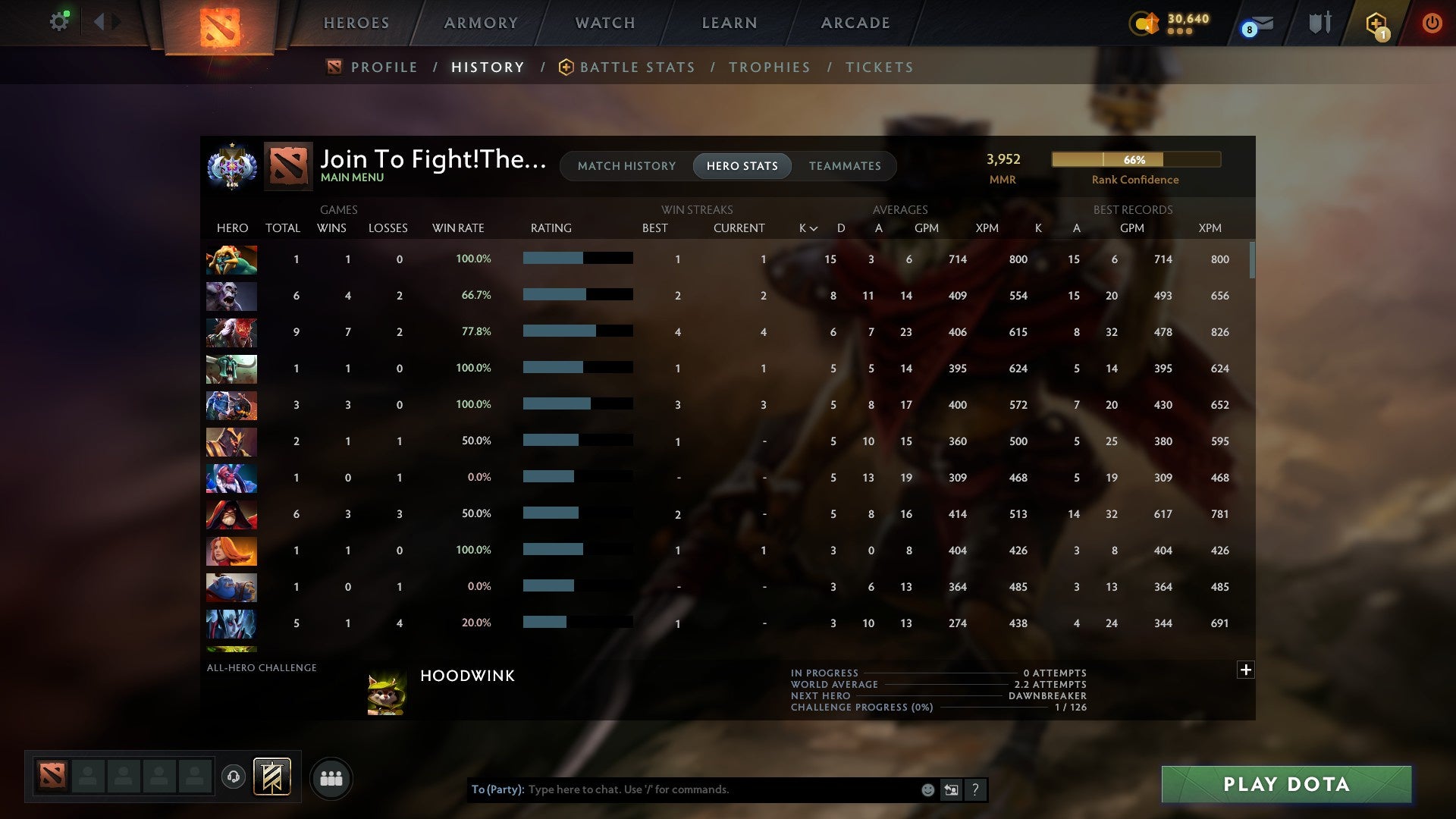Open the settings gear icon
The width and height of the screenshot is (1456, 819).
[x=59, y=20]
